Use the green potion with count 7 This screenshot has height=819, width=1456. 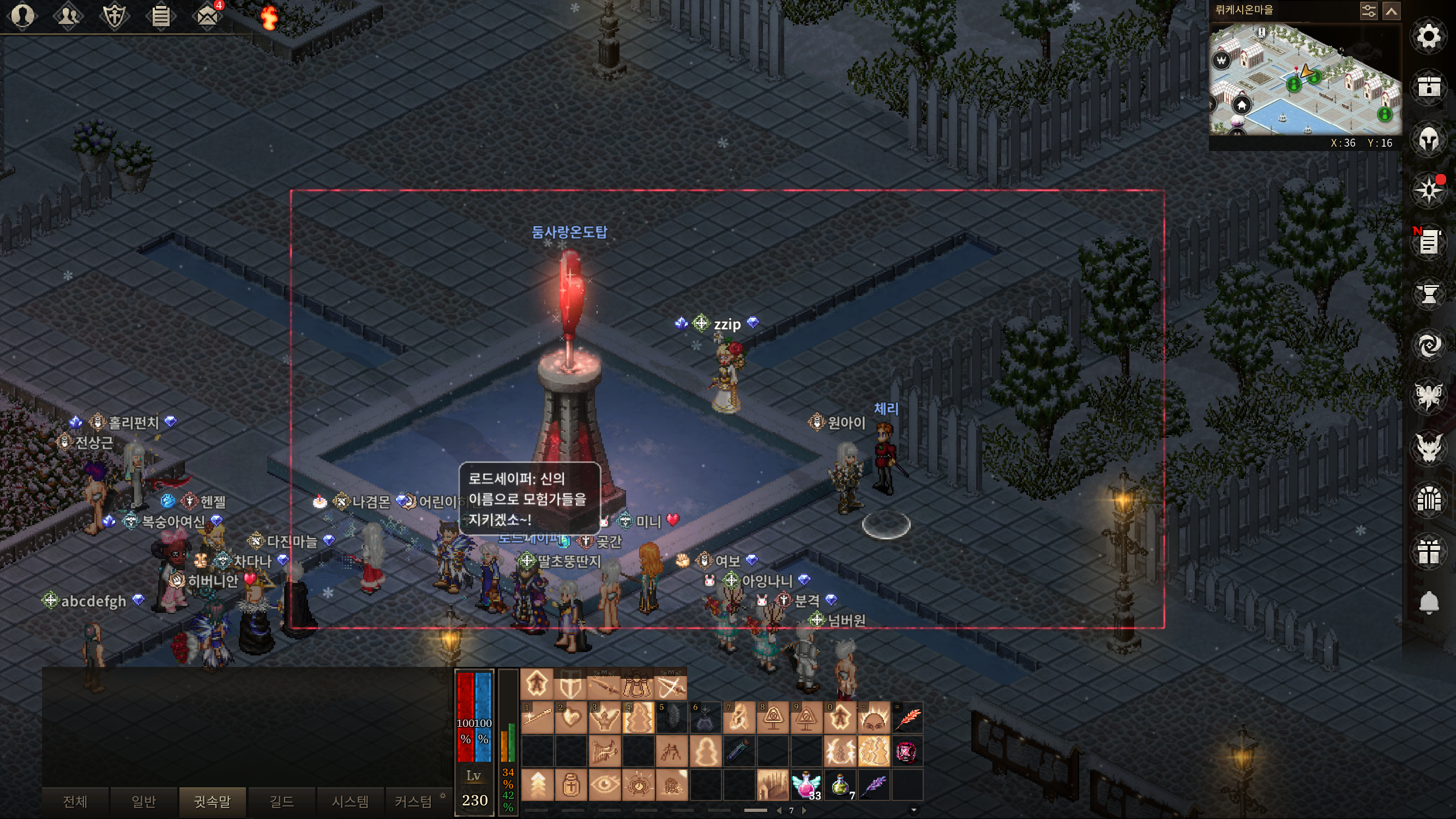pyautogui.click(x=840, y=785)
